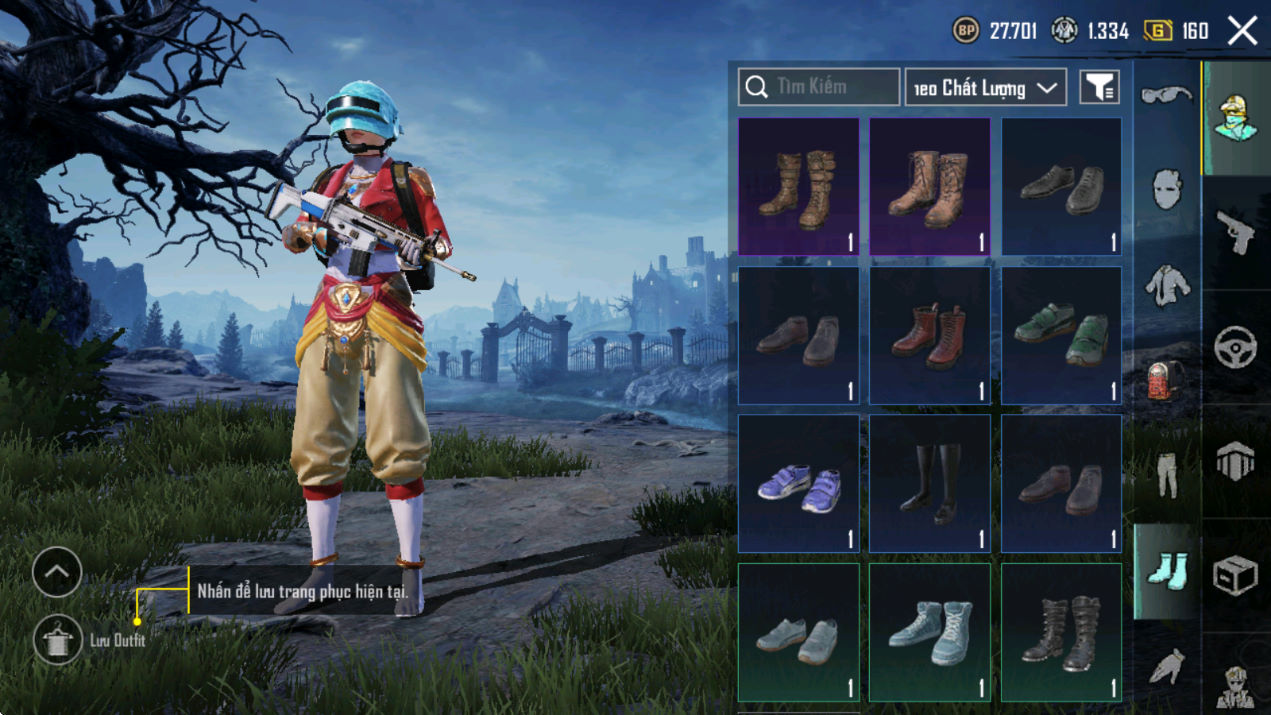Switch to the face mask category tab
Viewport: 1271px width, 715px height.
tap(1167, 189)
